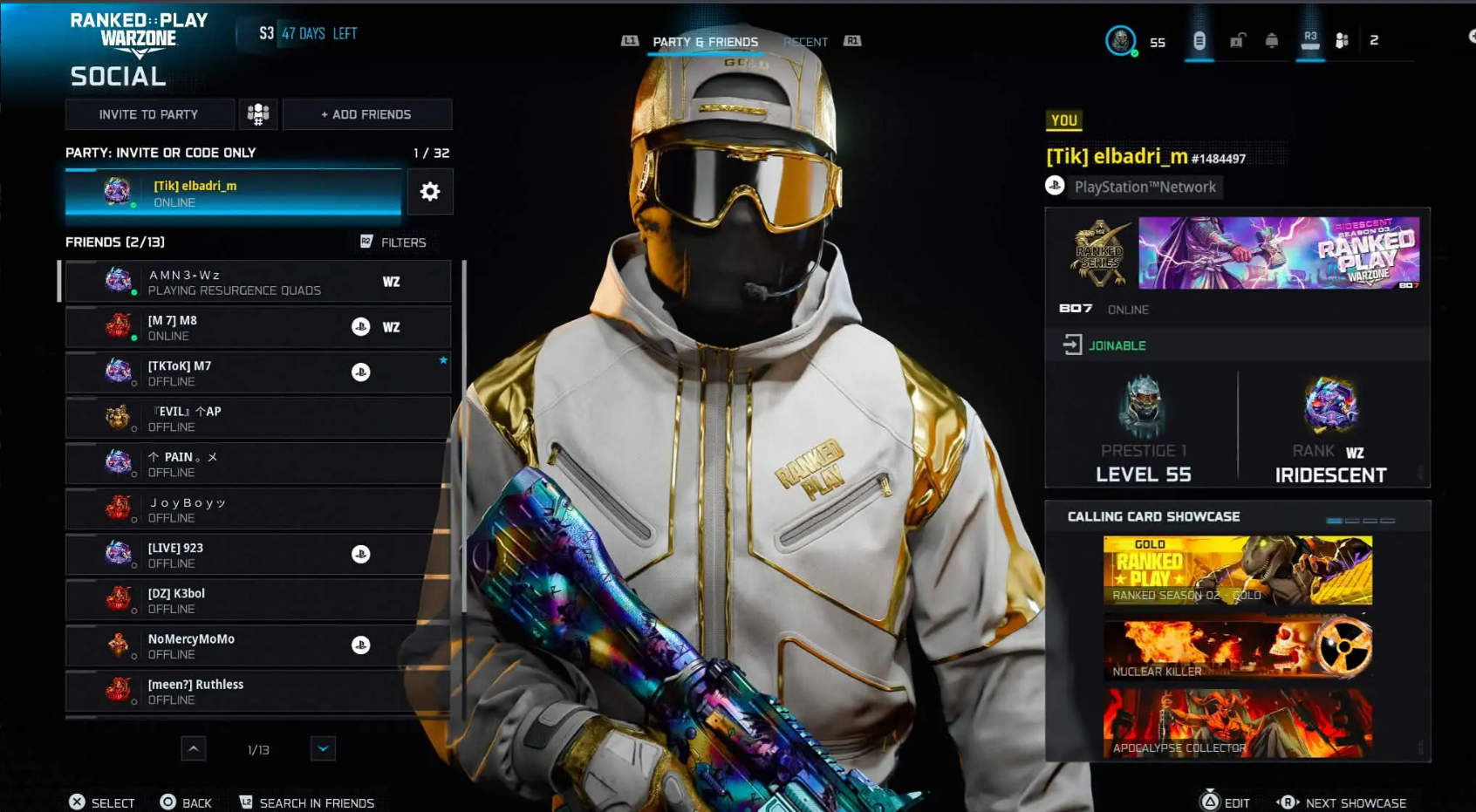Switch to the Recent tab

805,42
